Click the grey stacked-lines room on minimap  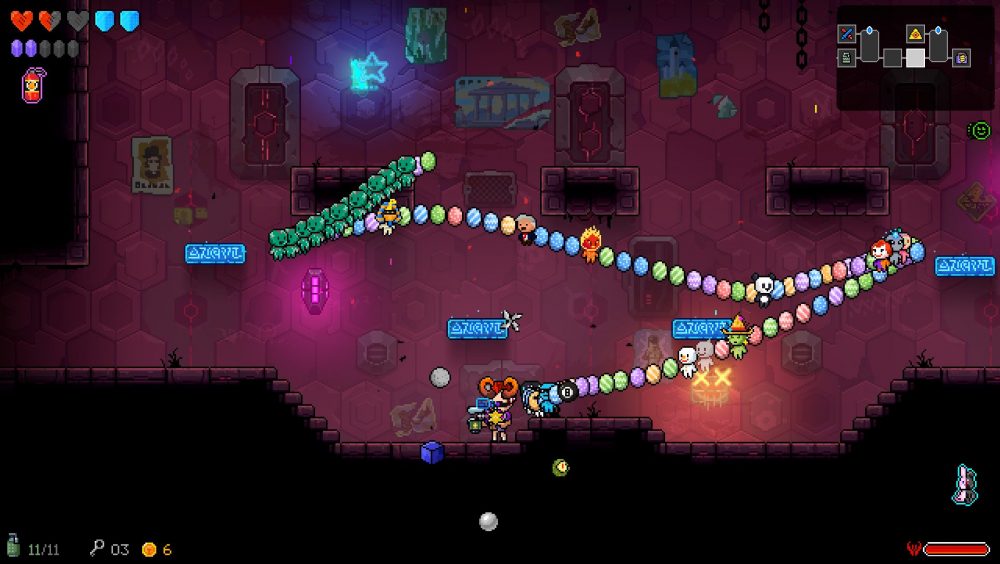coord(846,58)
